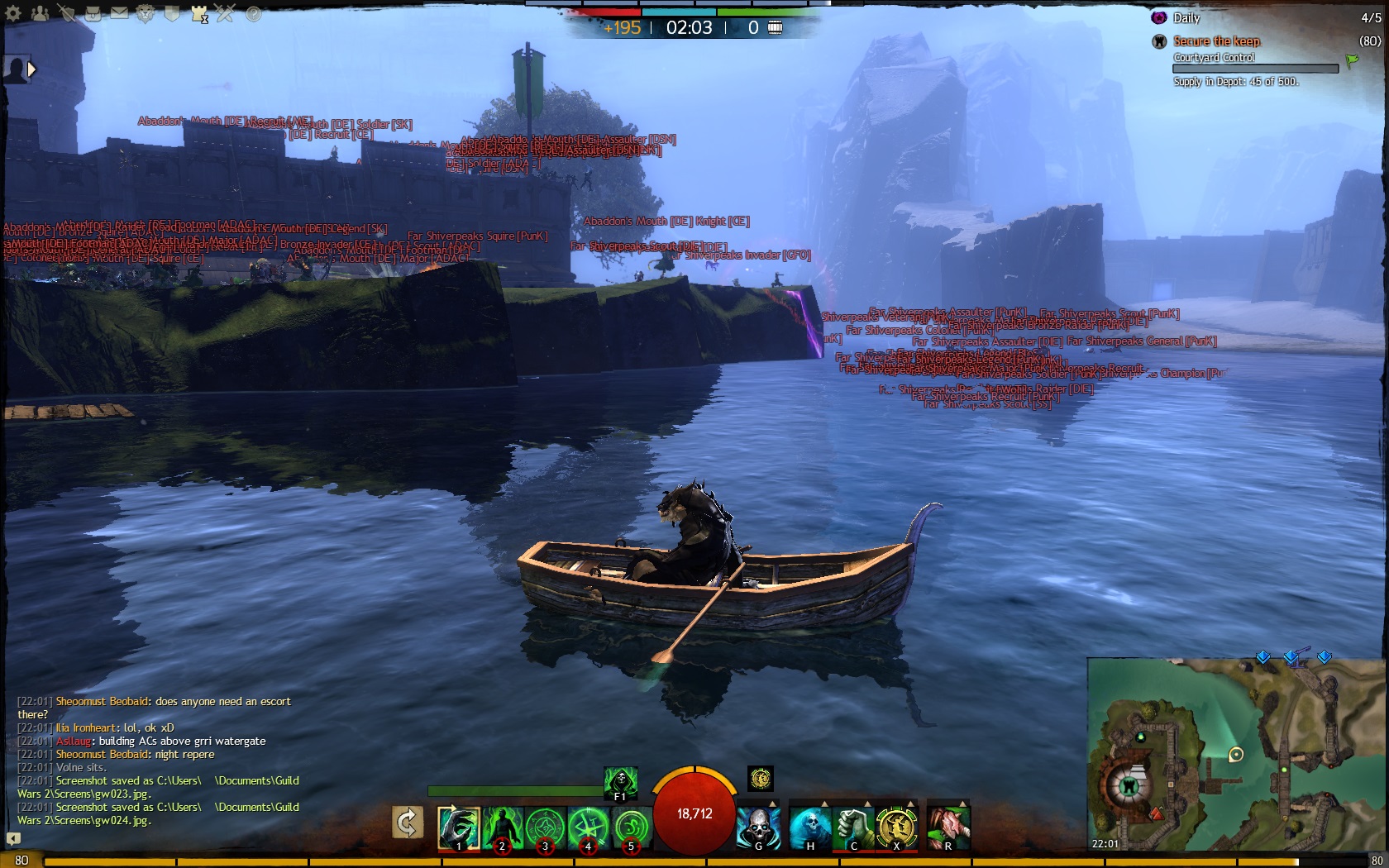Screen dimensions: 1389x868
Task: Open the guild shield icon
Action: click(x=172, y=13)
